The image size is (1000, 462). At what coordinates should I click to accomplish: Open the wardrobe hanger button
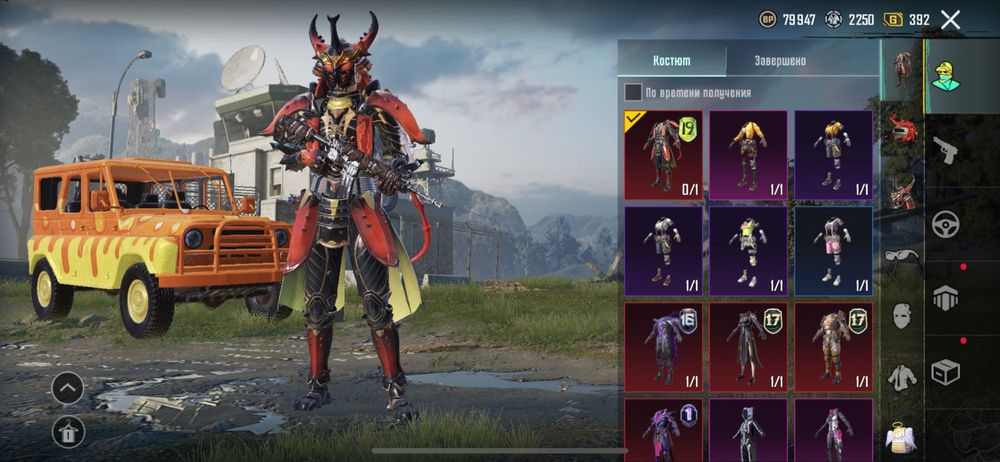68,431
